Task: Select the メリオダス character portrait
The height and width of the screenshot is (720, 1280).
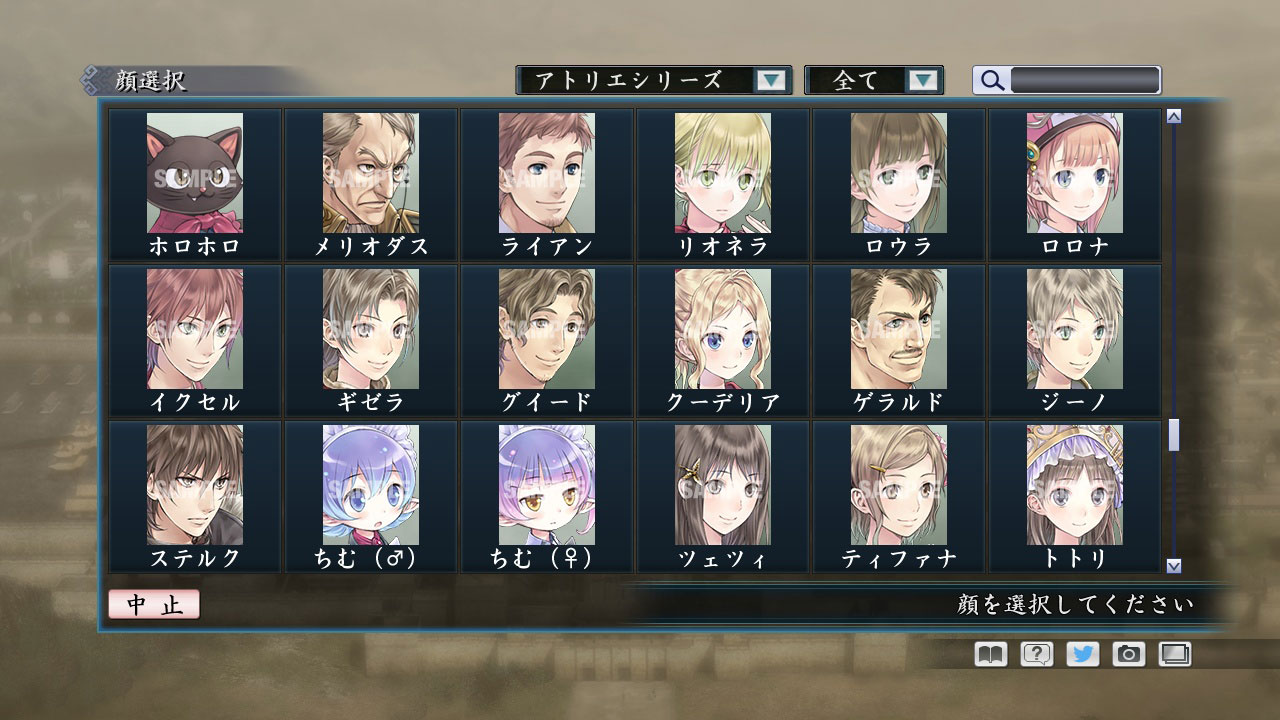Action: pyautogui.click(x=370, y=175)
